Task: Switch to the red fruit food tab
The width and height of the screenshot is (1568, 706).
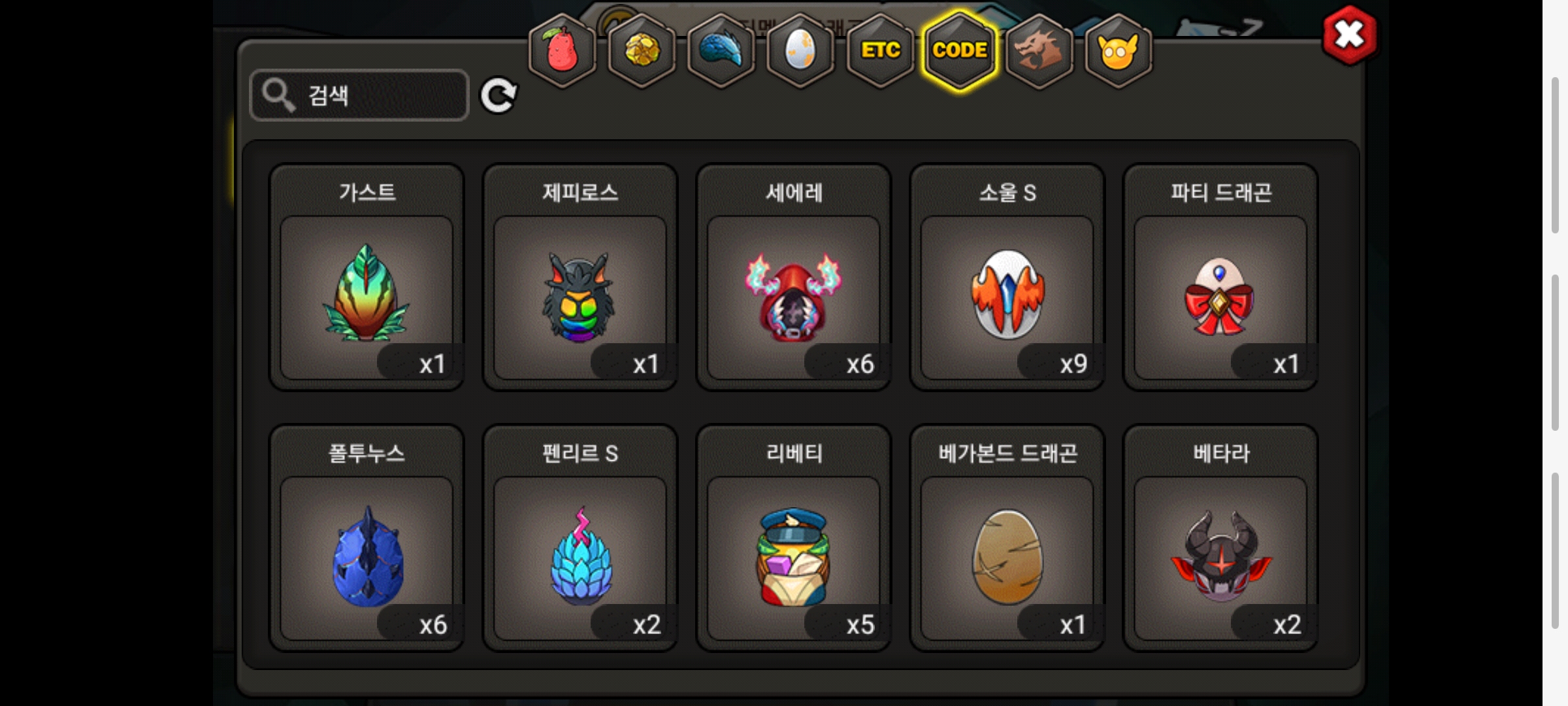Action: pyautogui.click(x=562, y=50)
